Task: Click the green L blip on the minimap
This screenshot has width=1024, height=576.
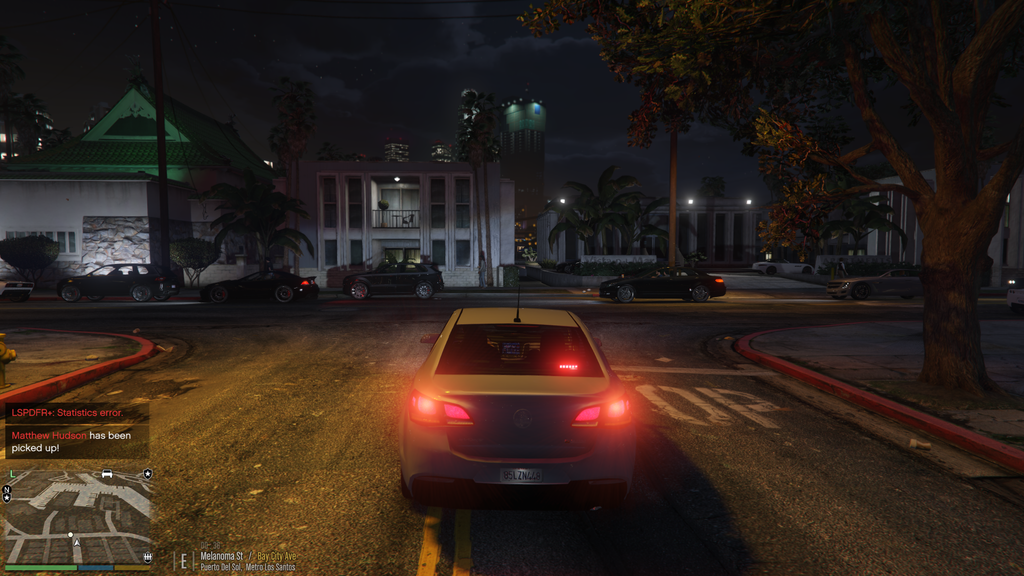Action: point(11,474)
